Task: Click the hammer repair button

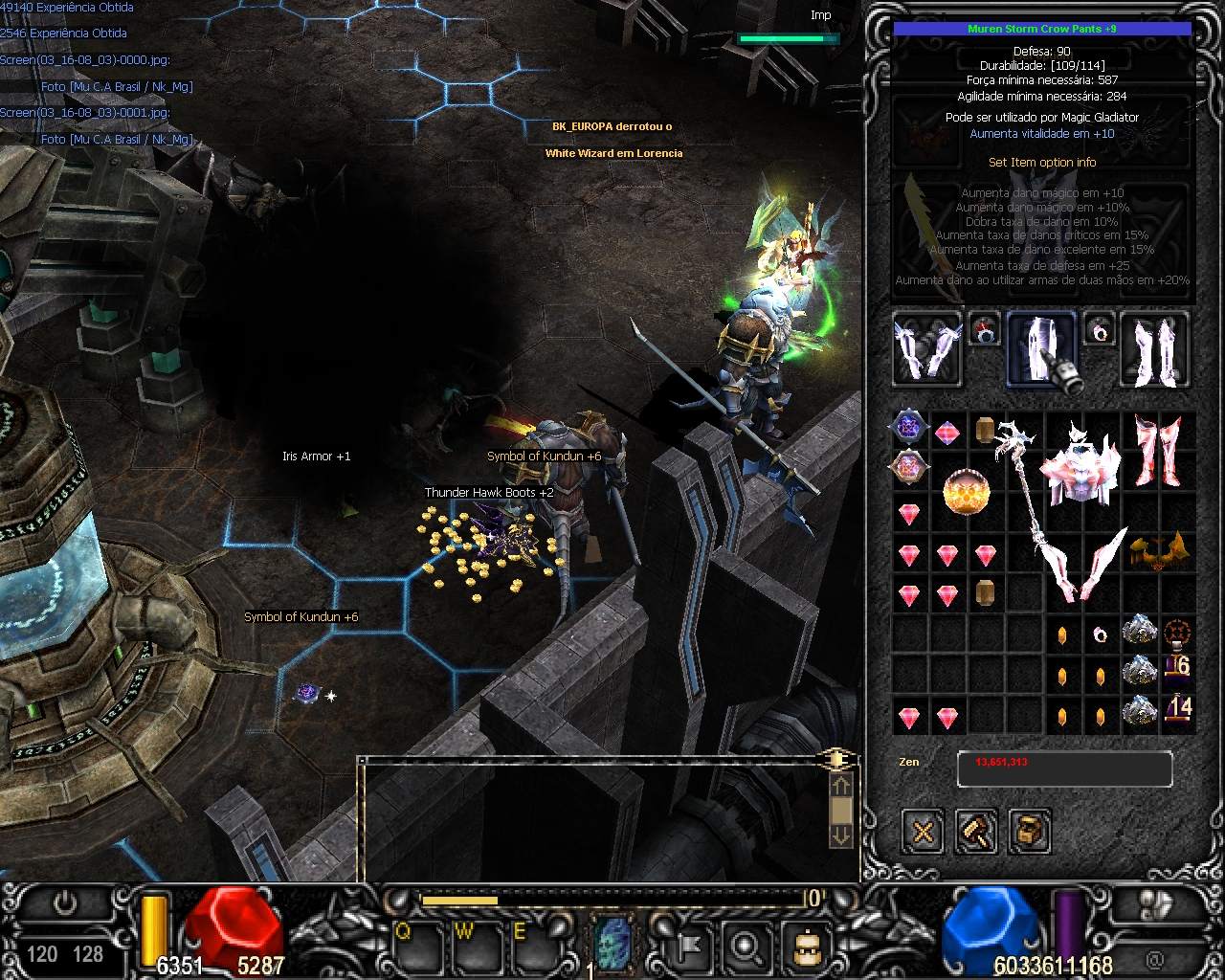Action: [x=976, y=831]
